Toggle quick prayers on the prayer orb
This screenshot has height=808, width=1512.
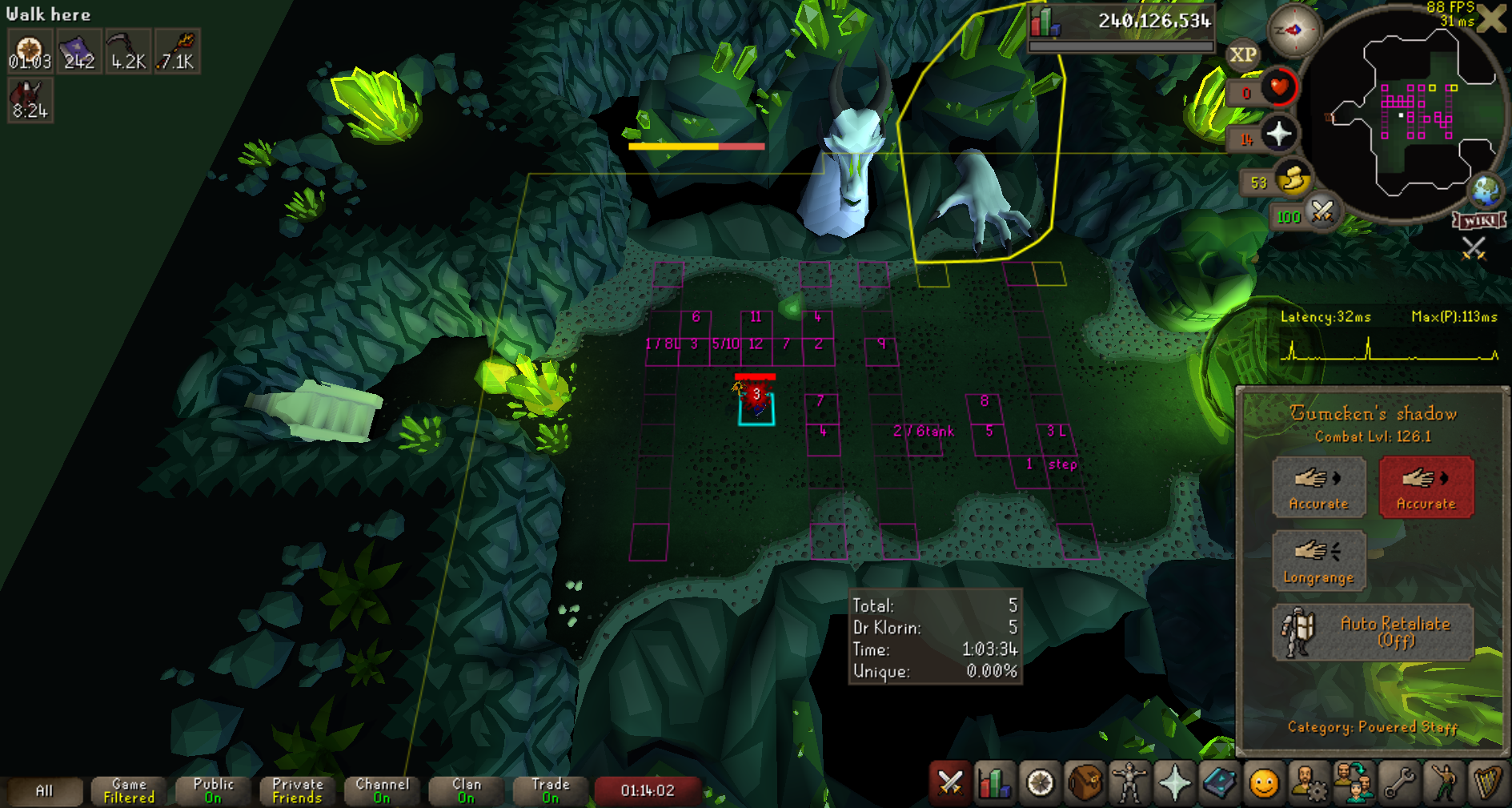(1278, 134)
